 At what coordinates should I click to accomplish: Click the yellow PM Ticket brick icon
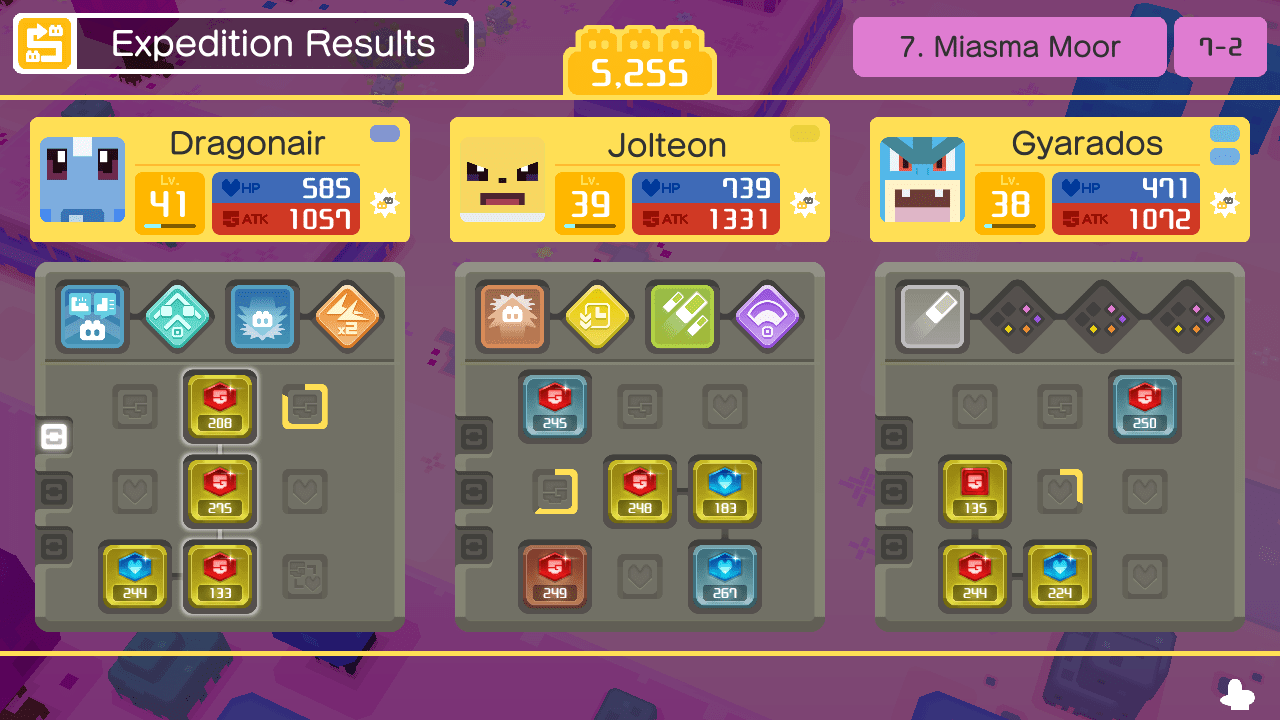(x=640, y=60)
